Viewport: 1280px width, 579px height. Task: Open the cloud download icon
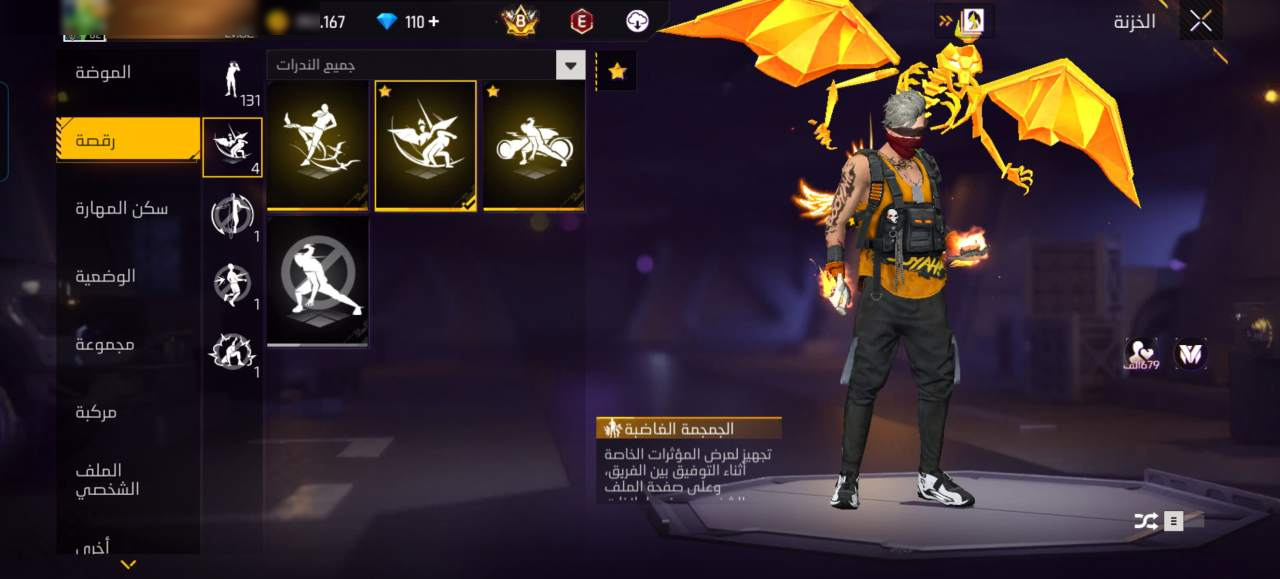pos(638,21)
